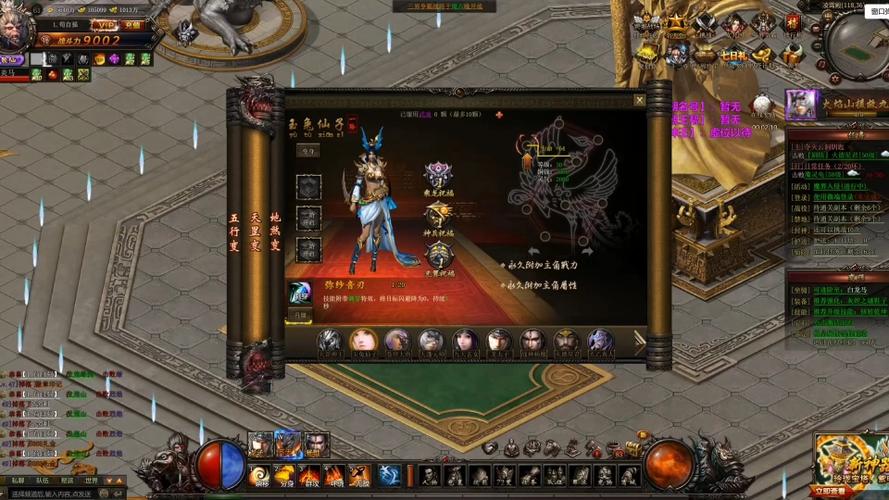The height and width of the screenshot is (500, 889).
Task: Select the 乘星祝福 blessing emblem
Action: [x=437, y=174]
